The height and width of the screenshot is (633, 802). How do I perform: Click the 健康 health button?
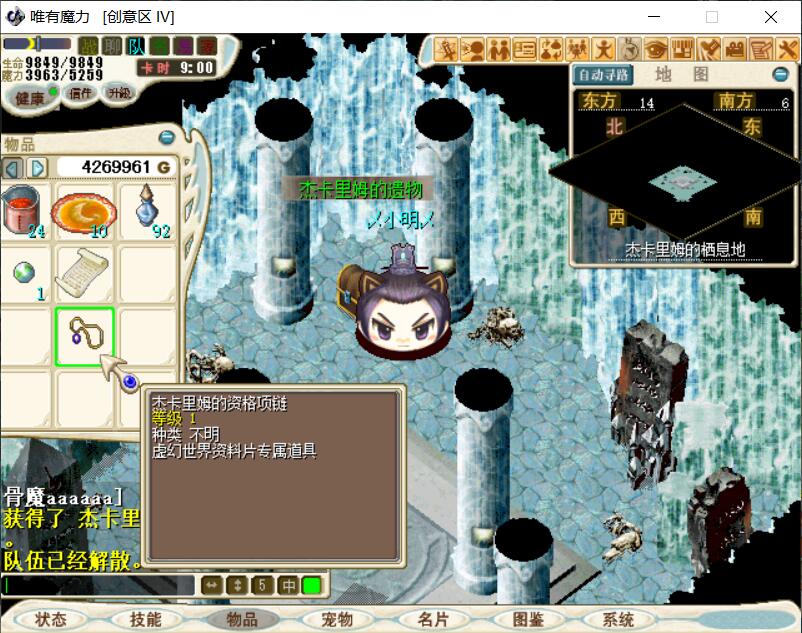coord(30,97)
